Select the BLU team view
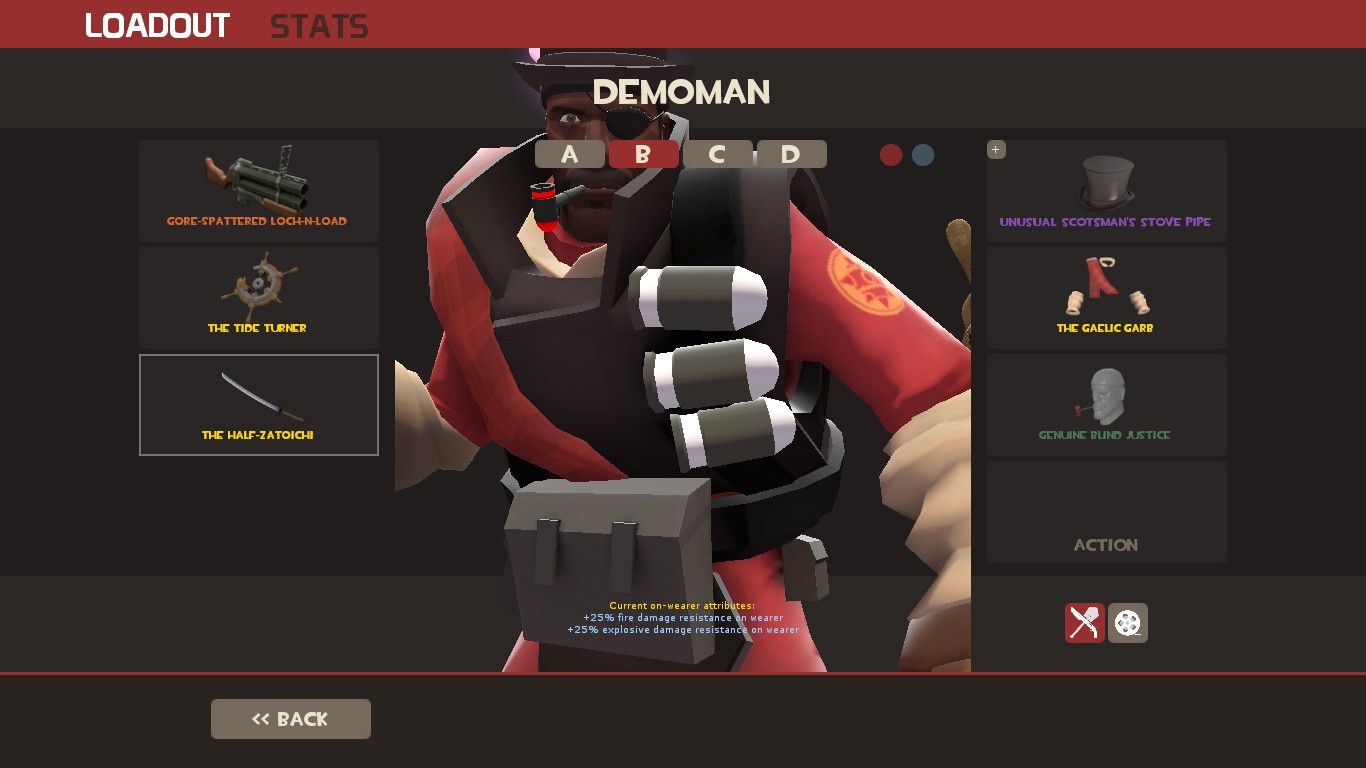 922,155
